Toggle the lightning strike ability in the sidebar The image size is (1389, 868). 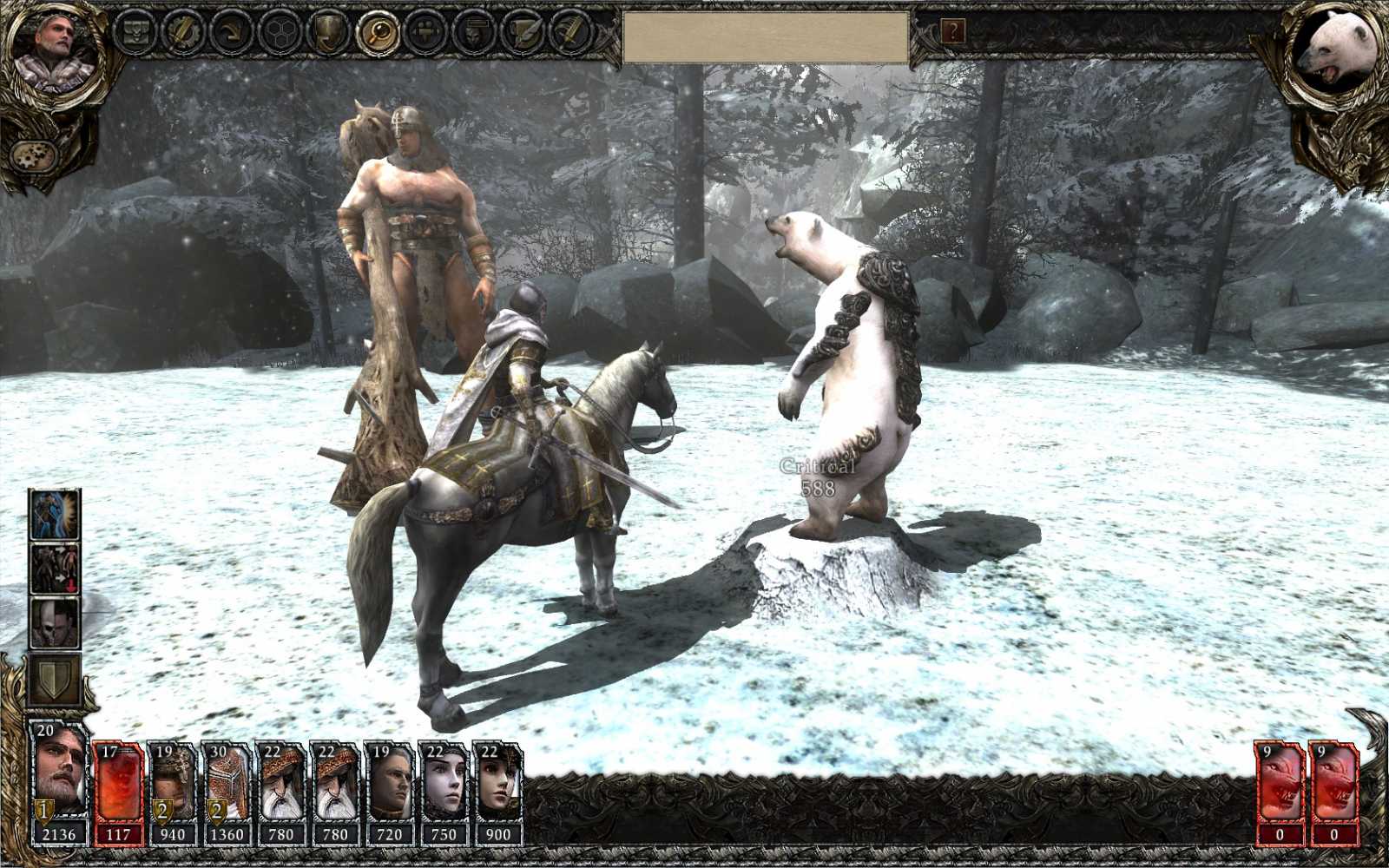click(55, 516)
